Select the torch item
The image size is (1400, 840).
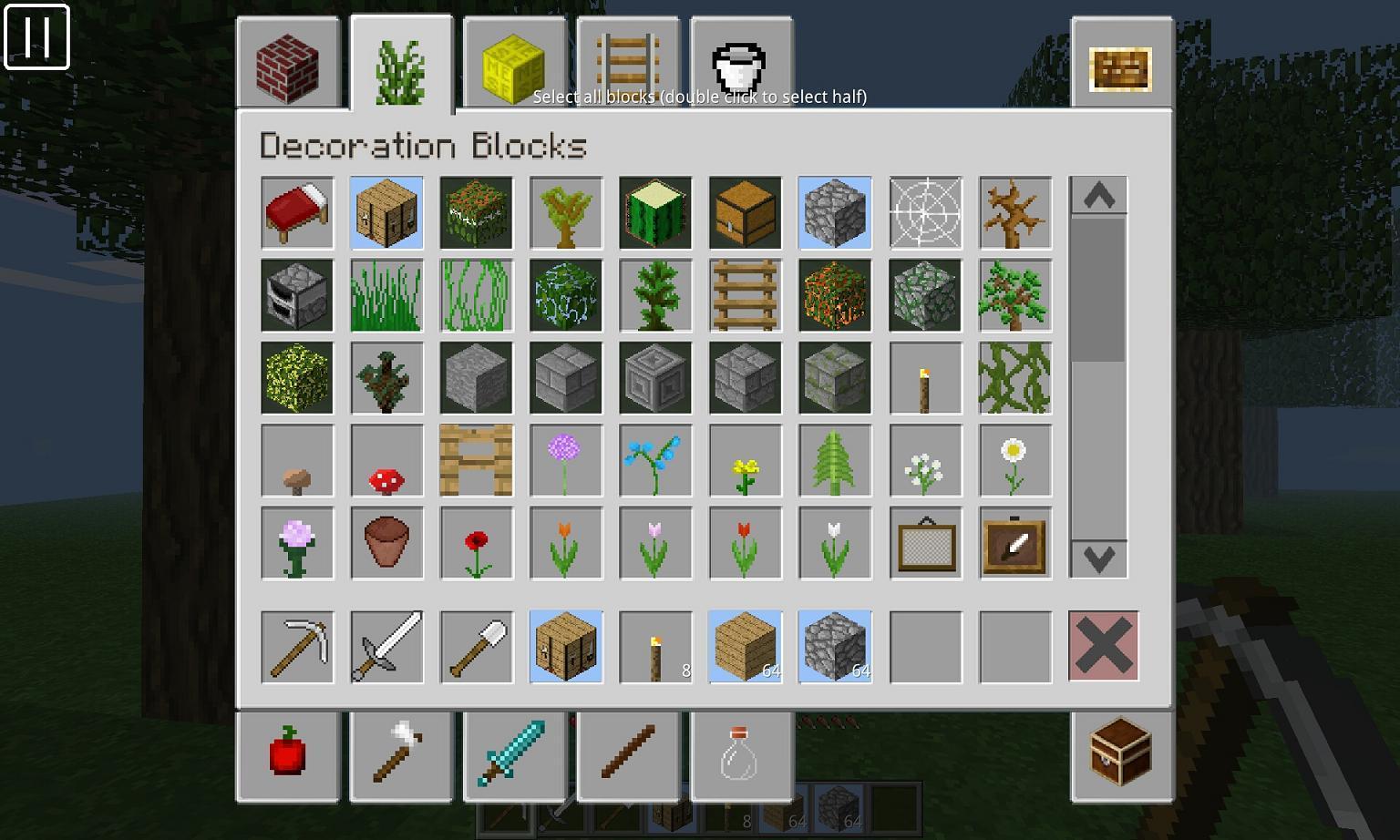tap(924, 378)
